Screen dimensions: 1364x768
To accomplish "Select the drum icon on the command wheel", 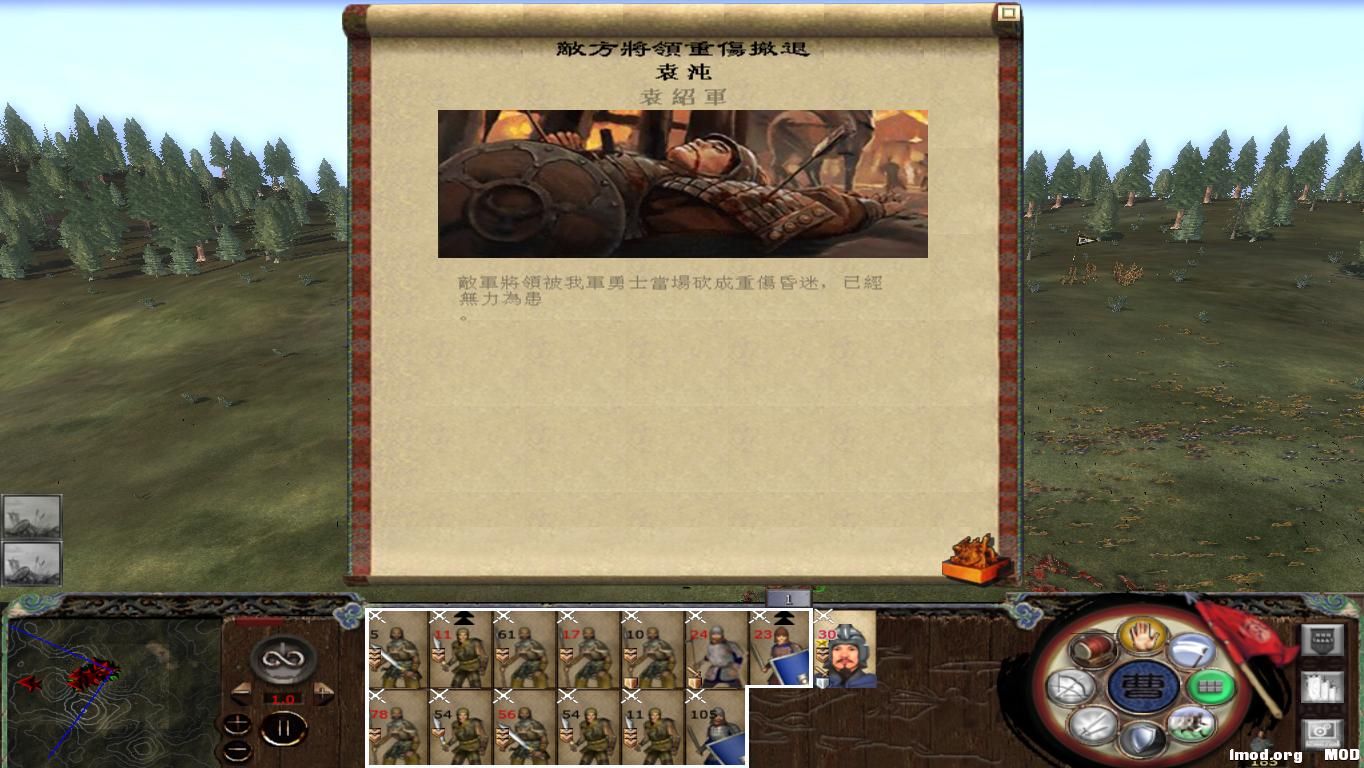I will [x=1092, y=650].
